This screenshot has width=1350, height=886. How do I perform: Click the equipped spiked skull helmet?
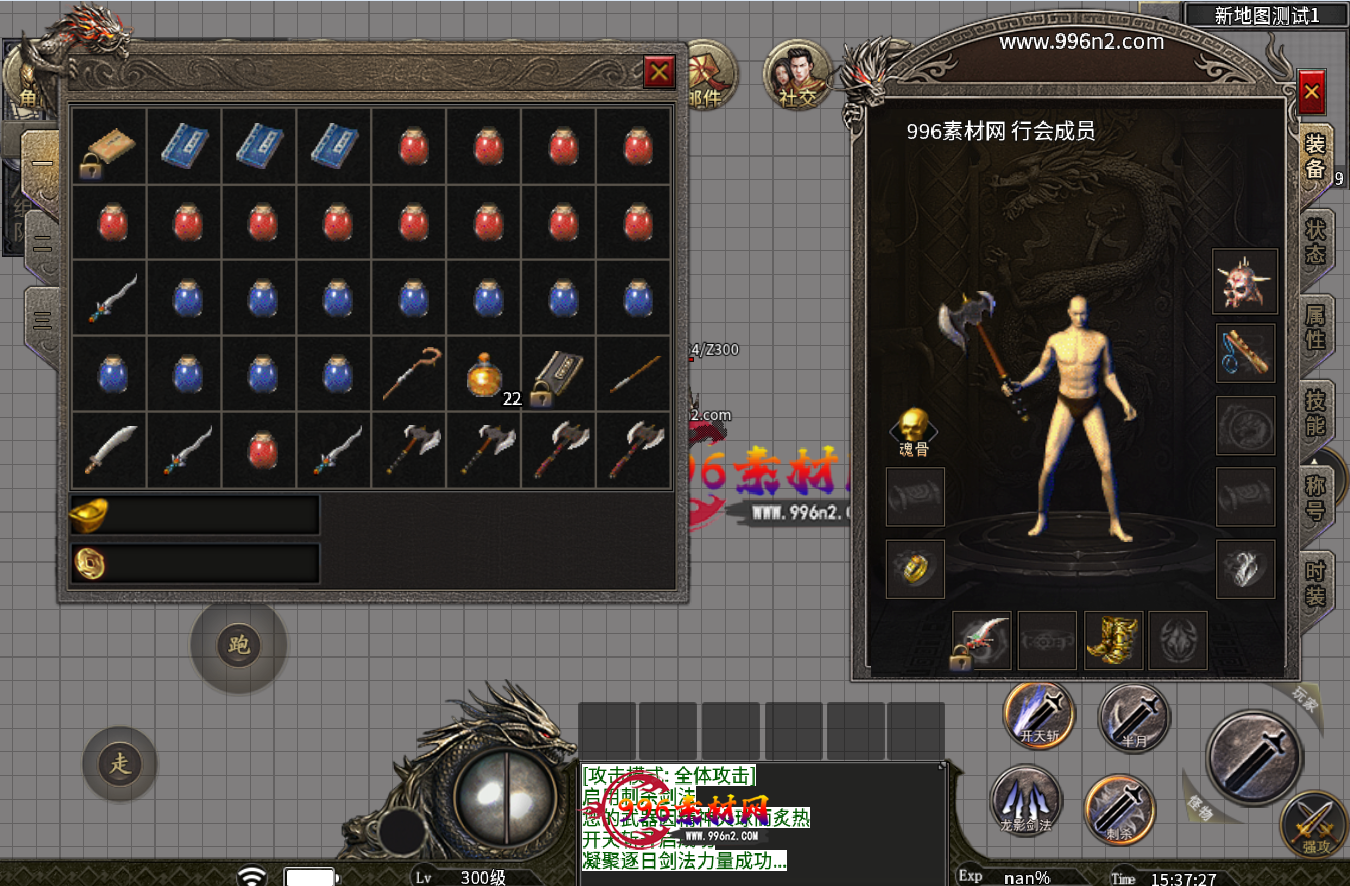point(1245,281)
